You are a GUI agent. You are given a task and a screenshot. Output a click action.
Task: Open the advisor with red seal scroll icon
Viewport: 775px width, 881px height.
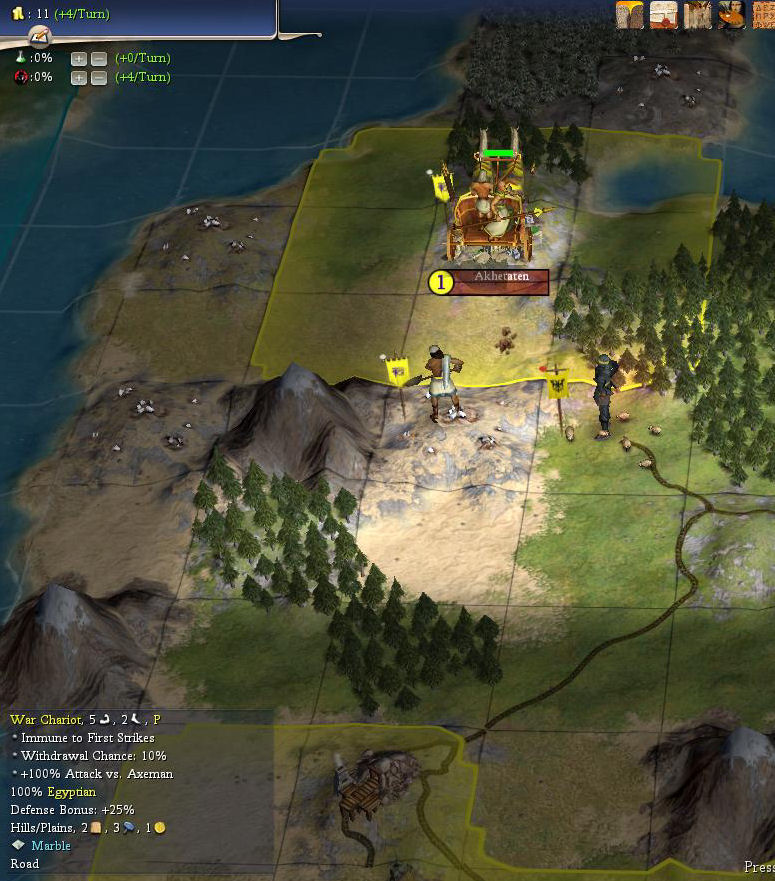[663, 15]
